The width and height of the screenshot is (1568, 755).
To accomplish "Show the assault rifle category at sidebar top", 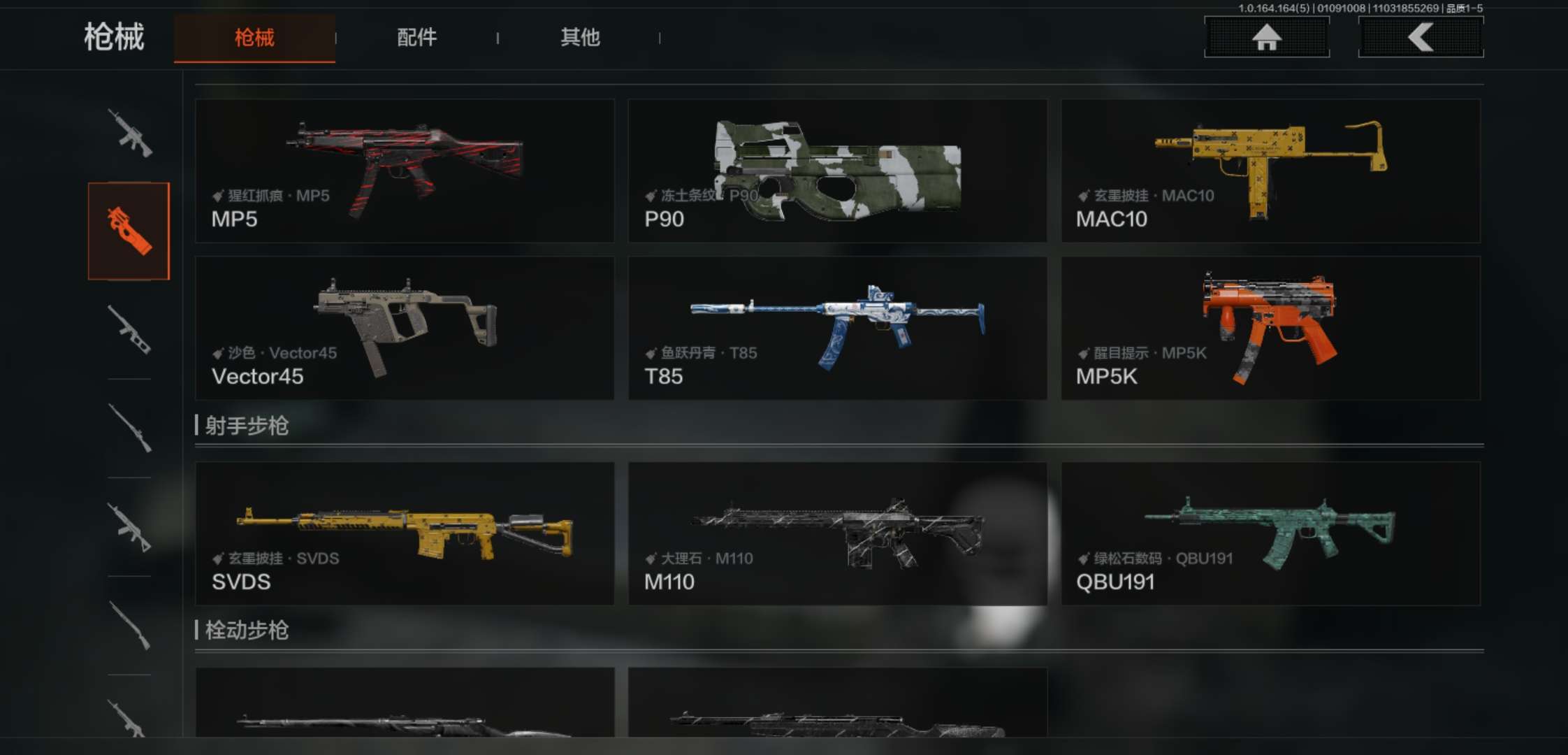I will 129,133.
